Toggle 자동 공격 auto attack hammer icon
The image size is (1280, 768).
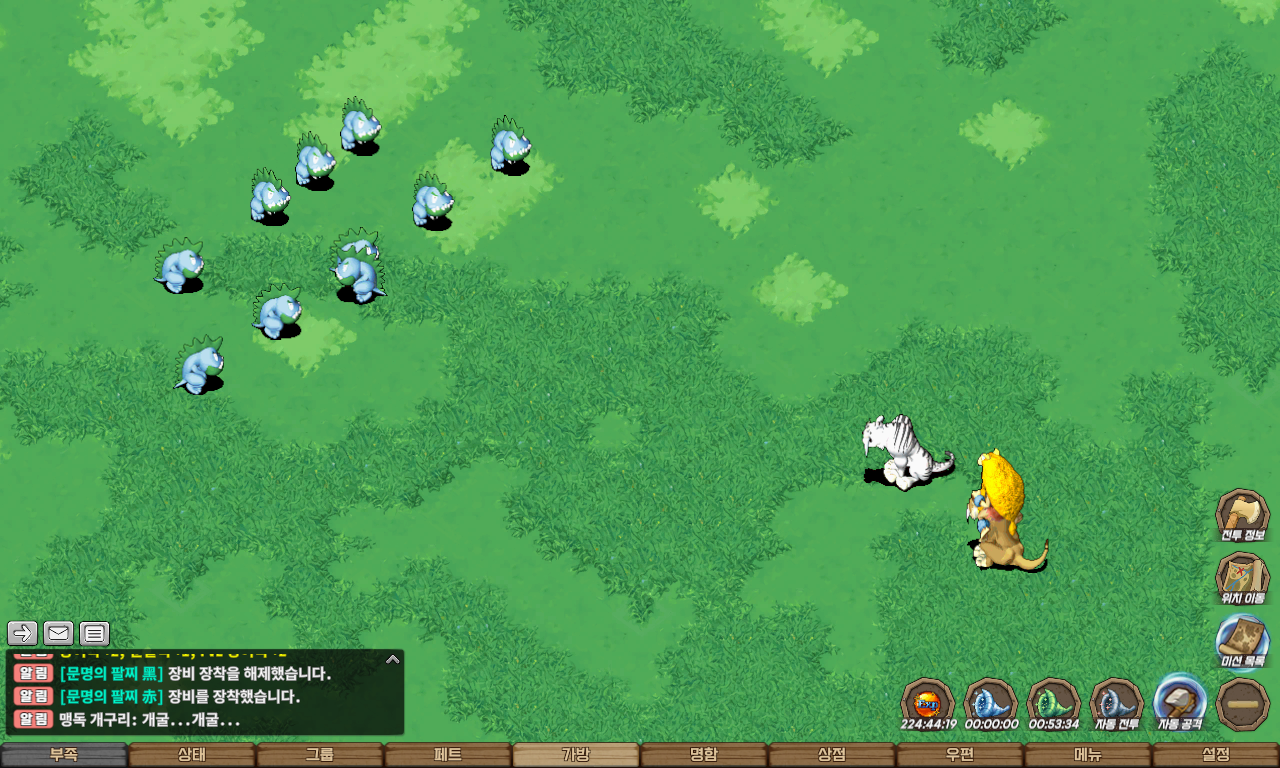pos(1180,702)
